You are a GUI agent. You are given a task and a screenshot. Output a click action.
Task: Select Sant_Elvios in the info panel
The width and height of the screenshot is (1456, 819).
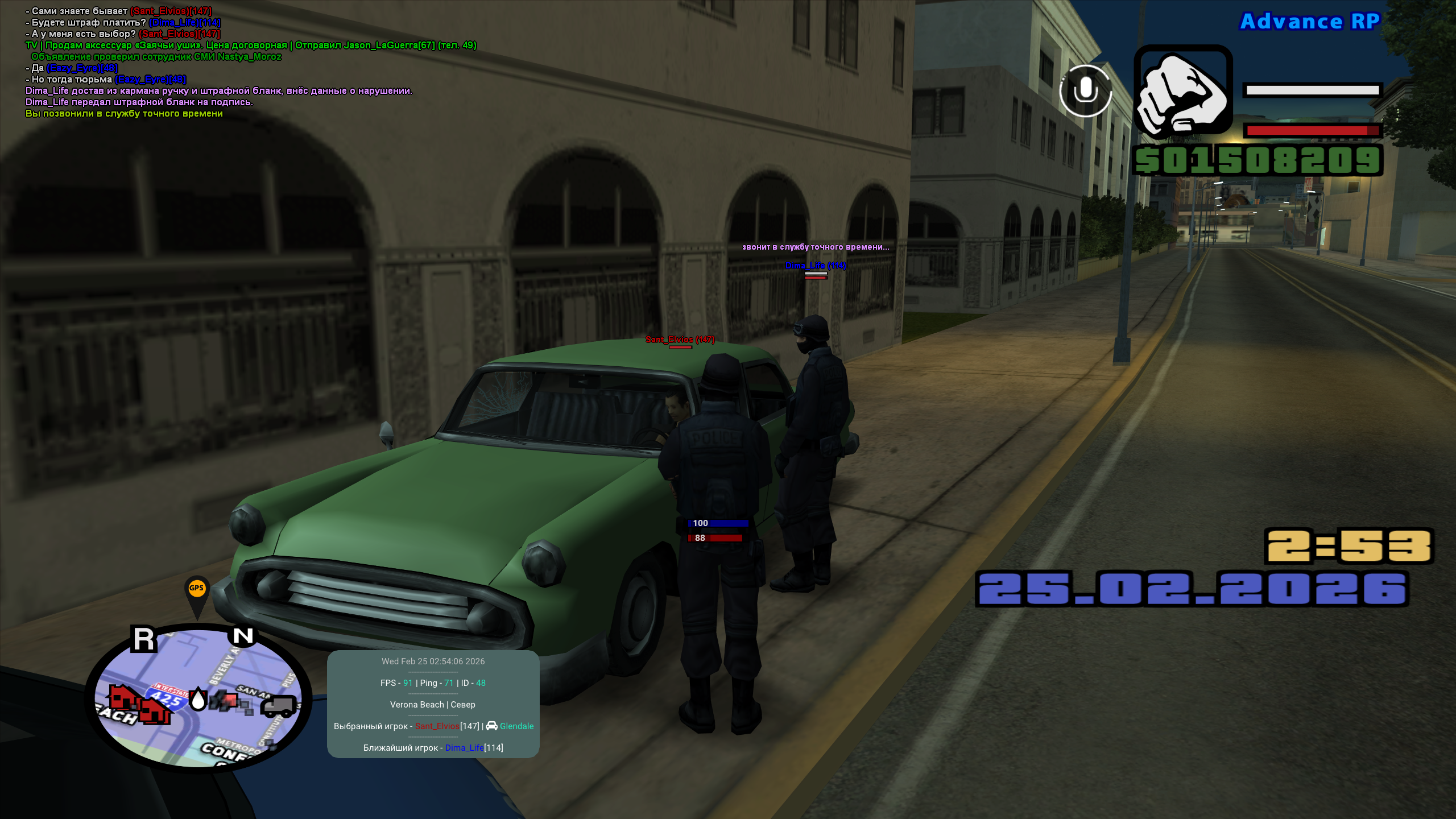[437, 726]
